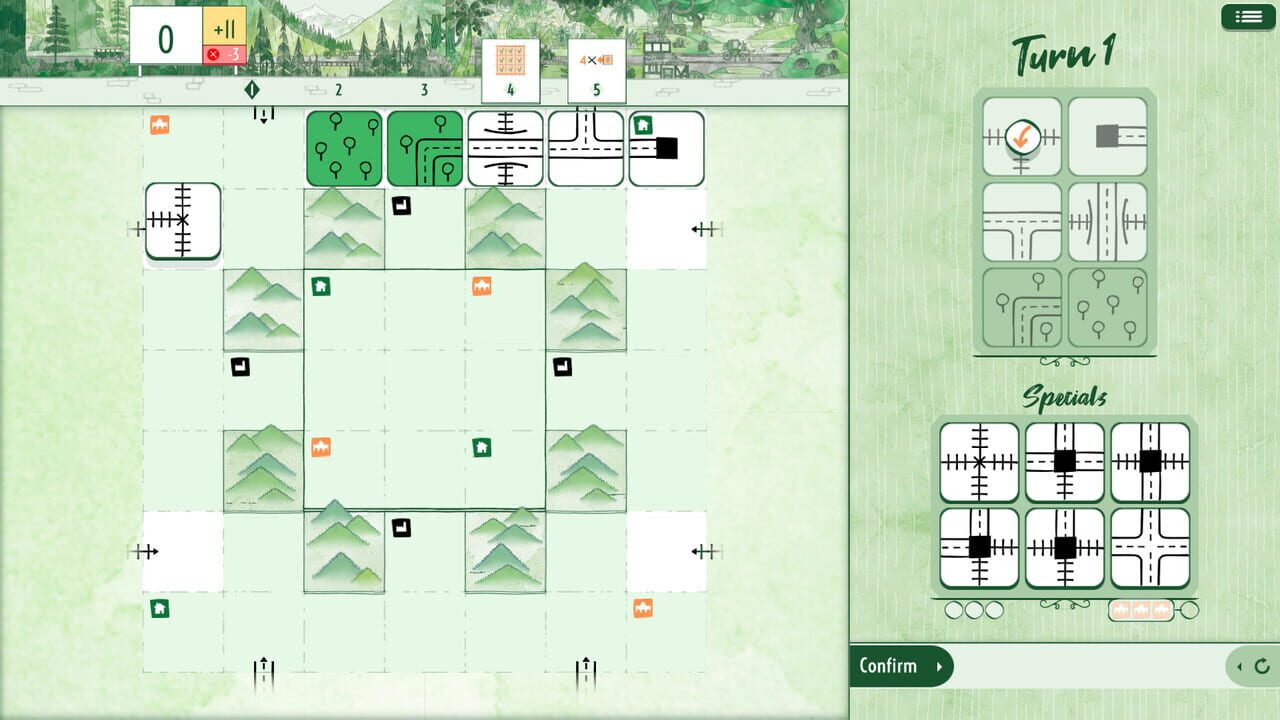Select the scattered trees tile in the hand panel
This screenshot has height=720, width=1280.
pyautogui.click(x=1108, y=305)
